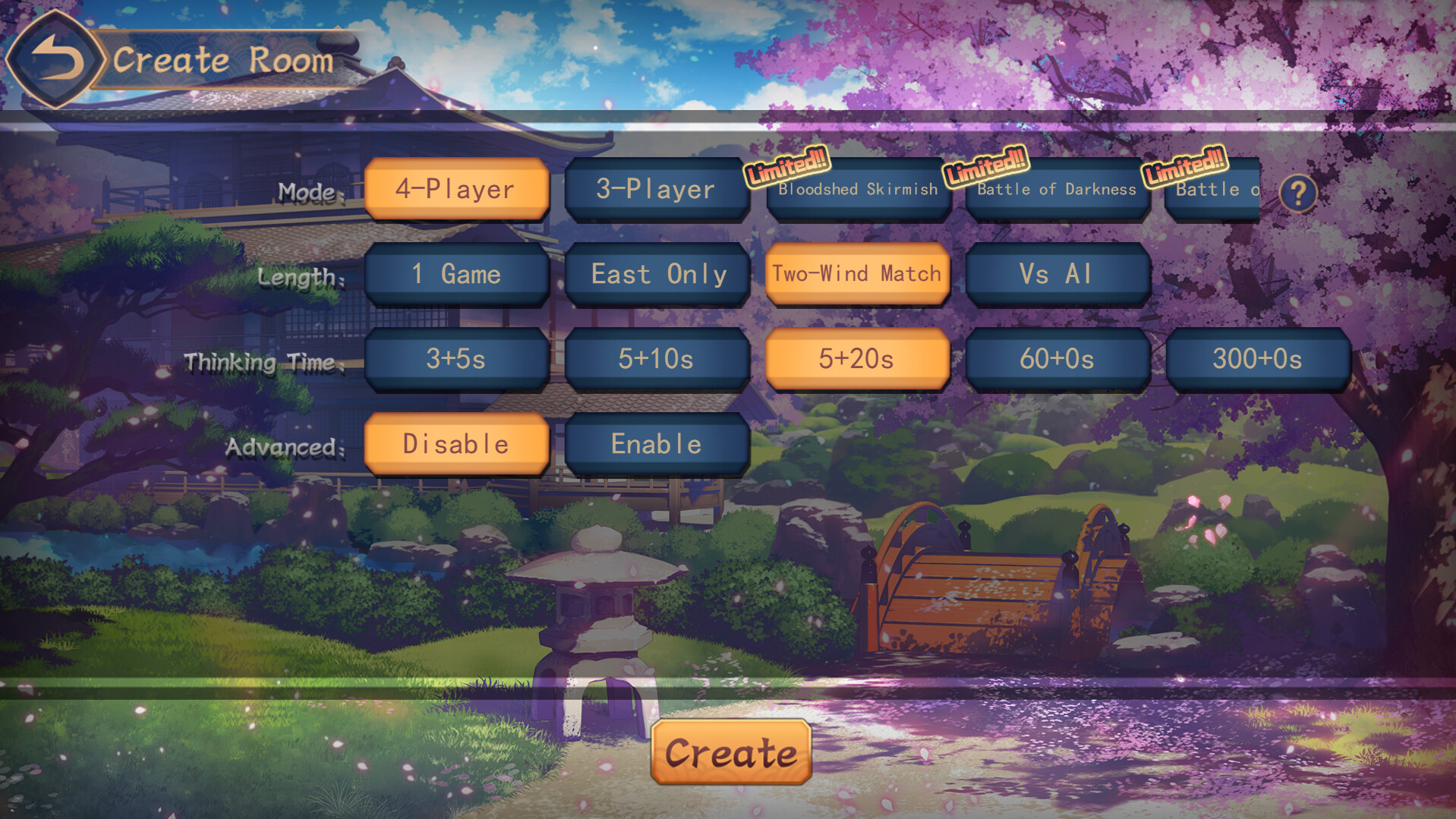
Task: Click the Limited badge on the rightmost mode
Action: click(1185, 171)
